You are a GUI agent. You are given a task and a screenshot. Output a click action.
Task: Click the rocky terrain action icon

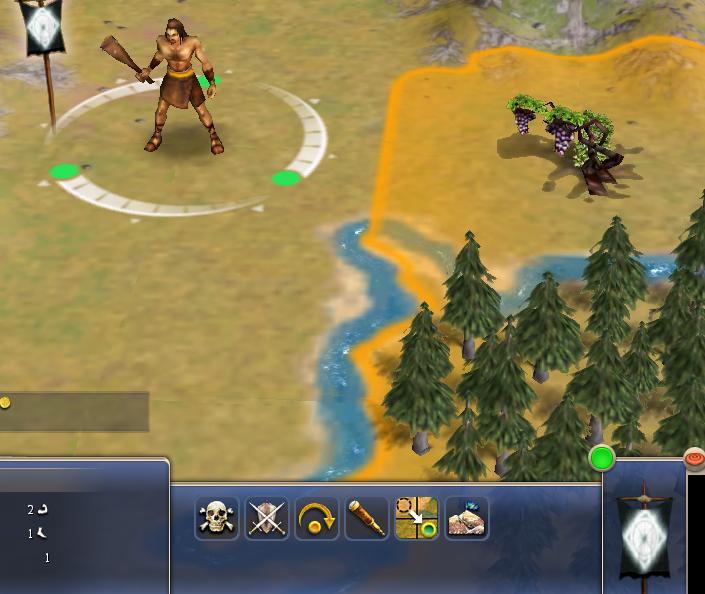(466, 518)
